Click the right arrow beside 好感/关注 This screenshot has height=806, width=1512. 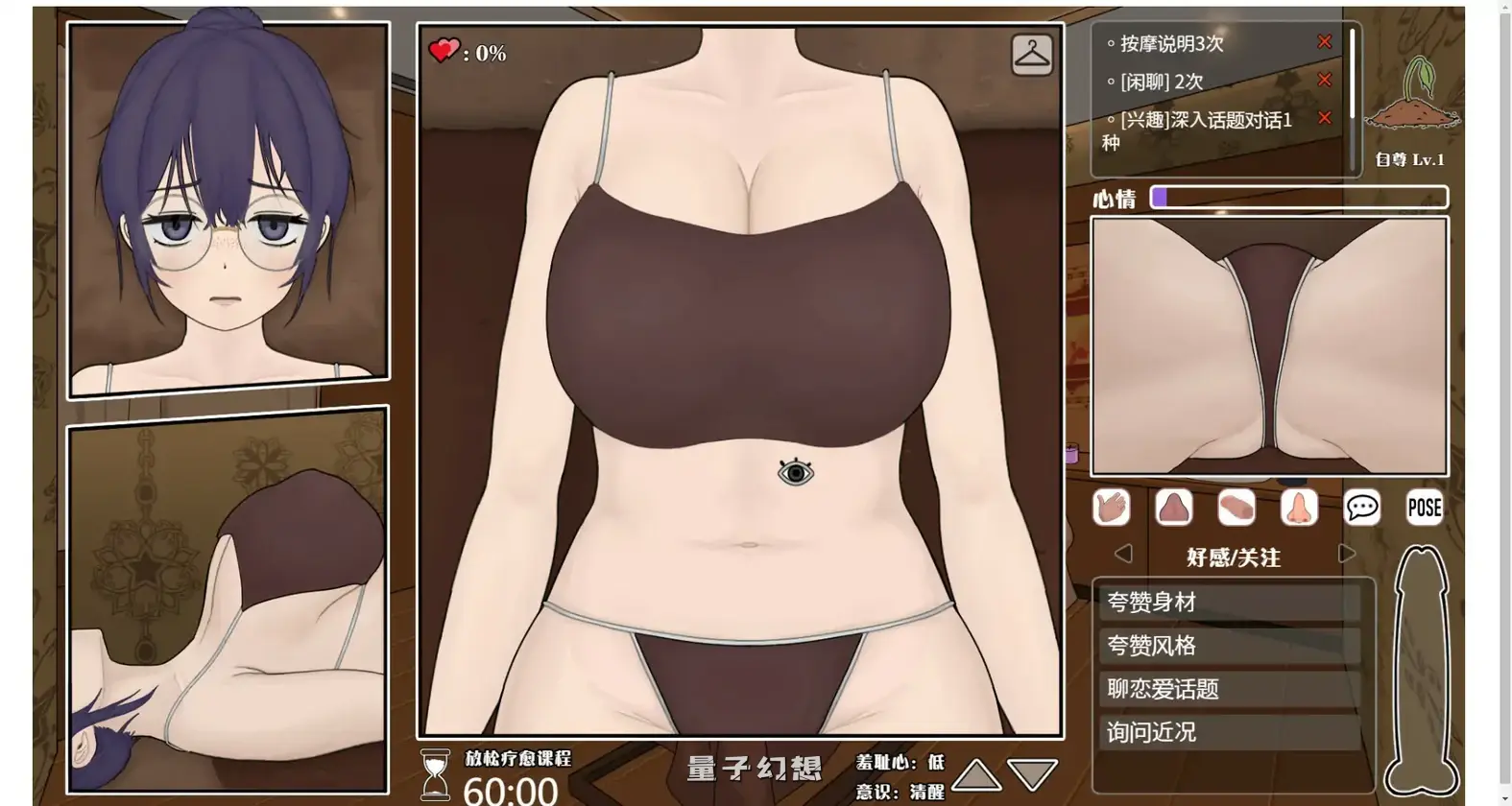1346,554
